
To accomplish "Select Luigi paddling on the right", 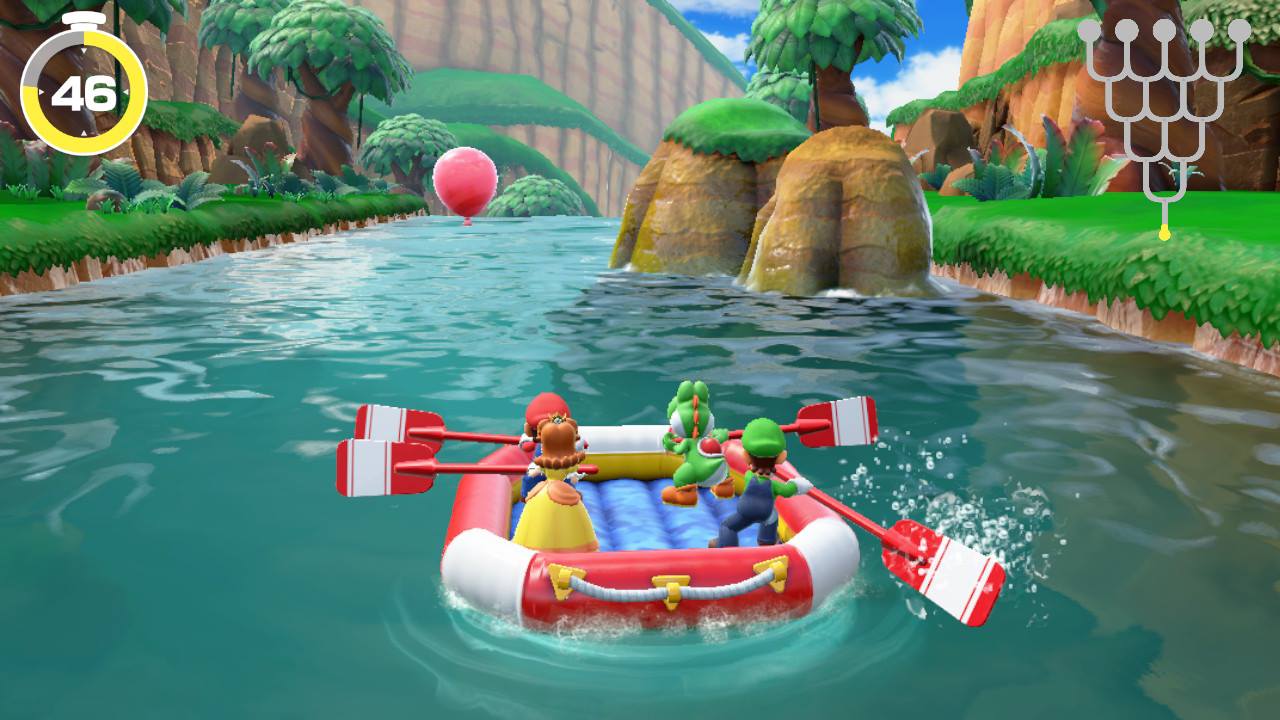I will tap(758, 490).
